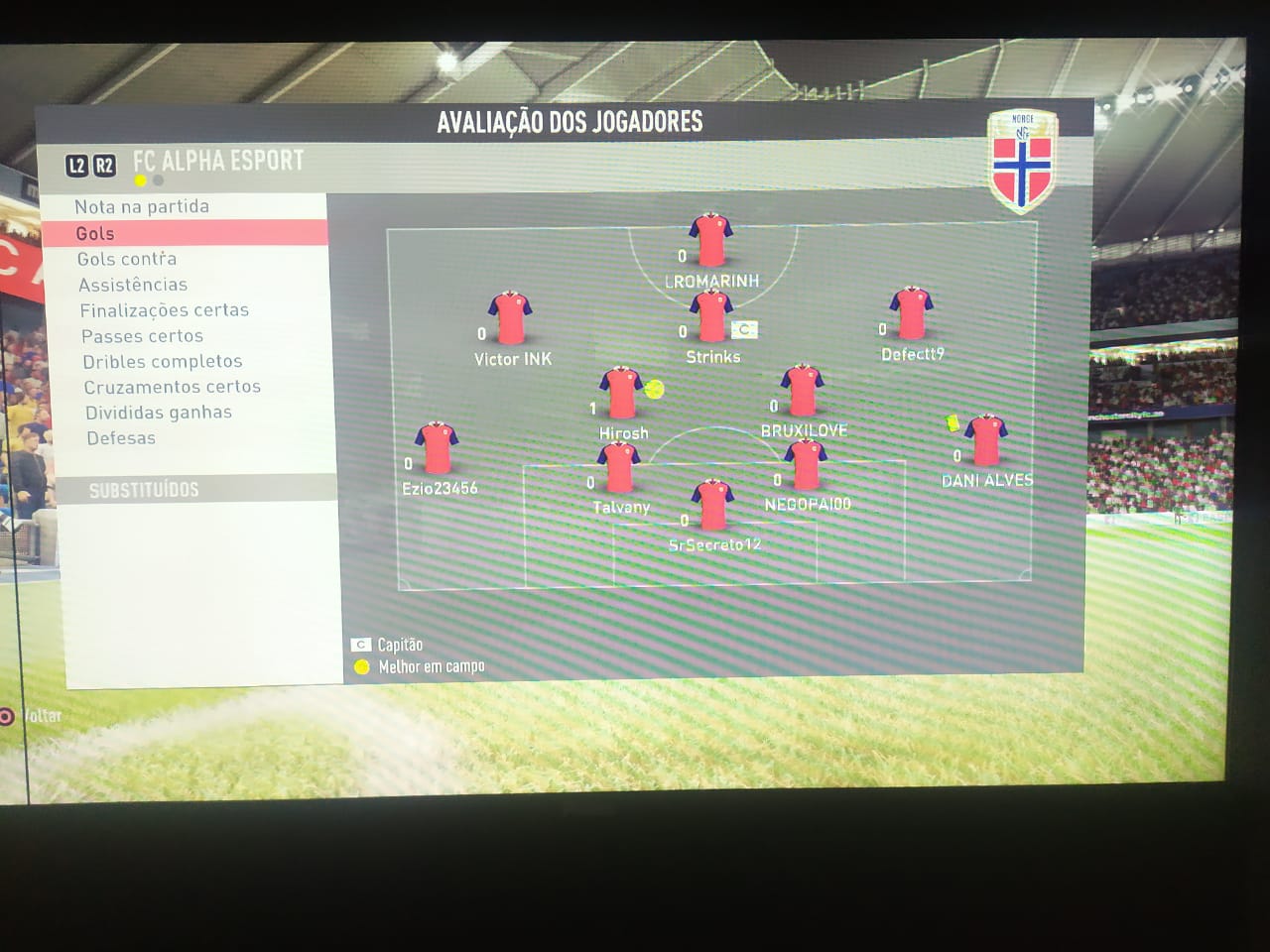This screenshot has height=952, width=1270.
Task: Select Talvany in the defense
Action: coord(619,468)
